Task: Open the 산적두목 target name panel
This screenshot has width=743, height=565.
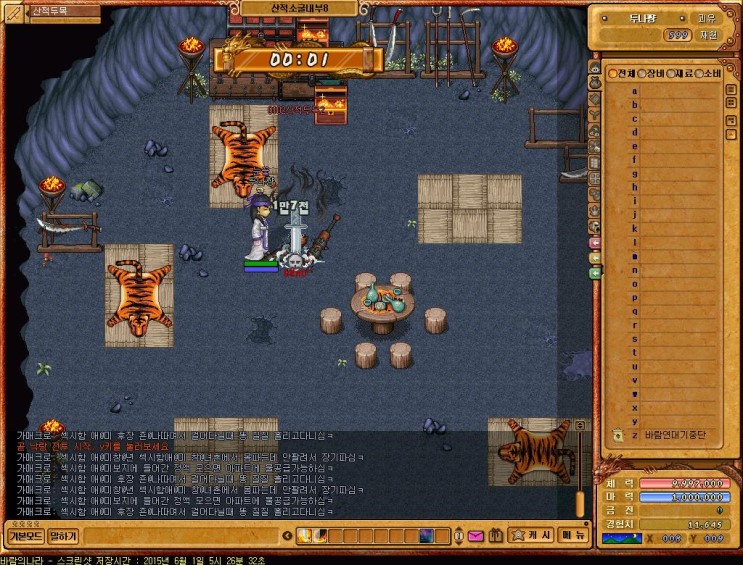Action: click(52, 12)
